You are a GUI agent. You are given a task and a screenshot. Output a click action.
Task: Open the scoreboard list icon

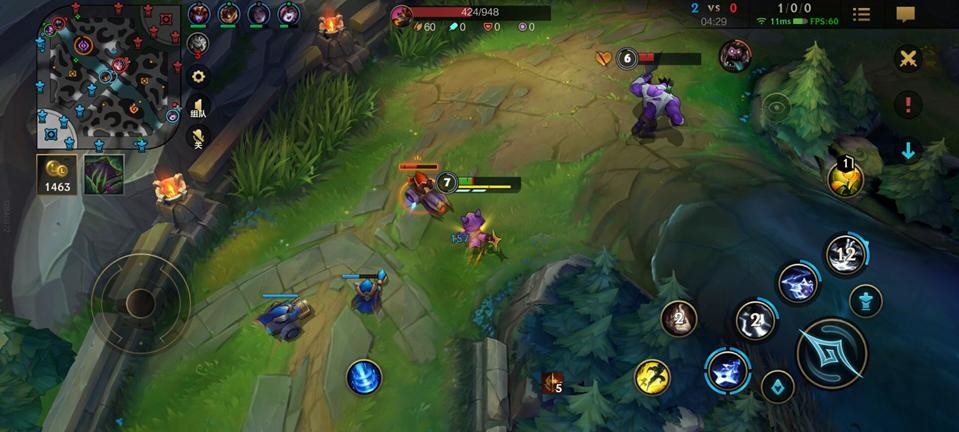861,14
